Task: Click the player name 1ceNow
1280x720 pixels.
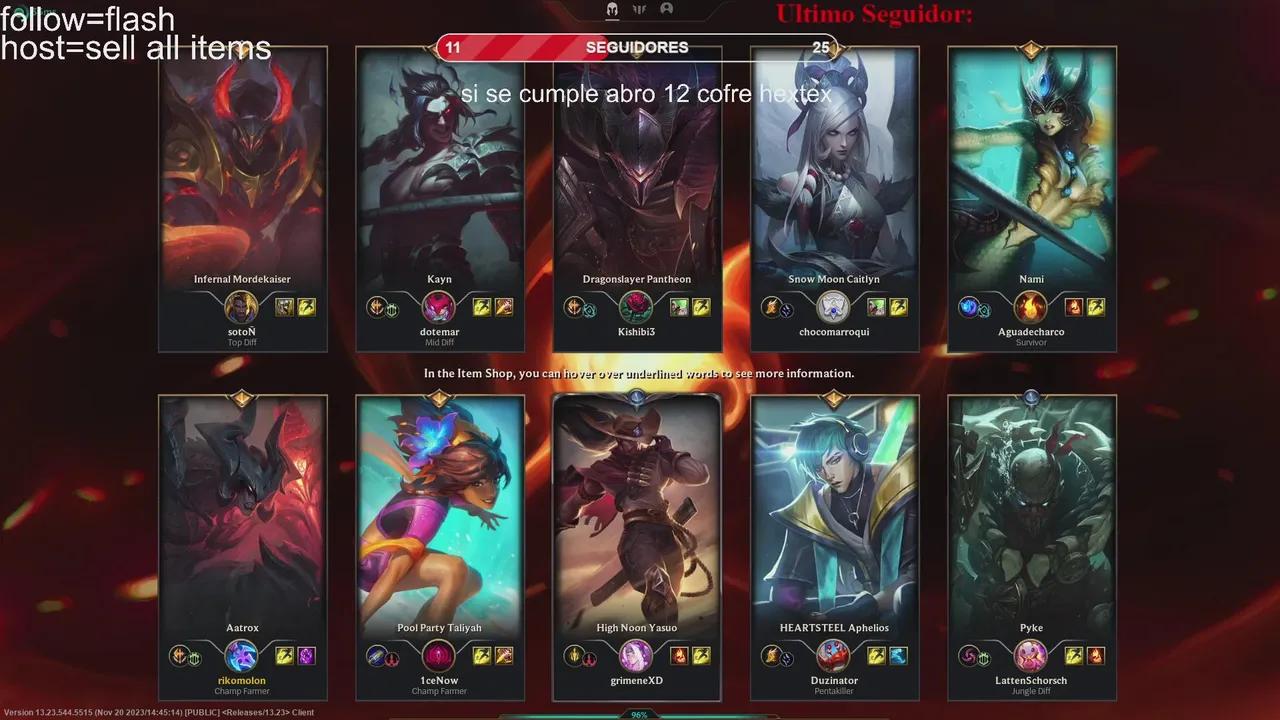Action: pyautogui.click(x=439, y=680)
